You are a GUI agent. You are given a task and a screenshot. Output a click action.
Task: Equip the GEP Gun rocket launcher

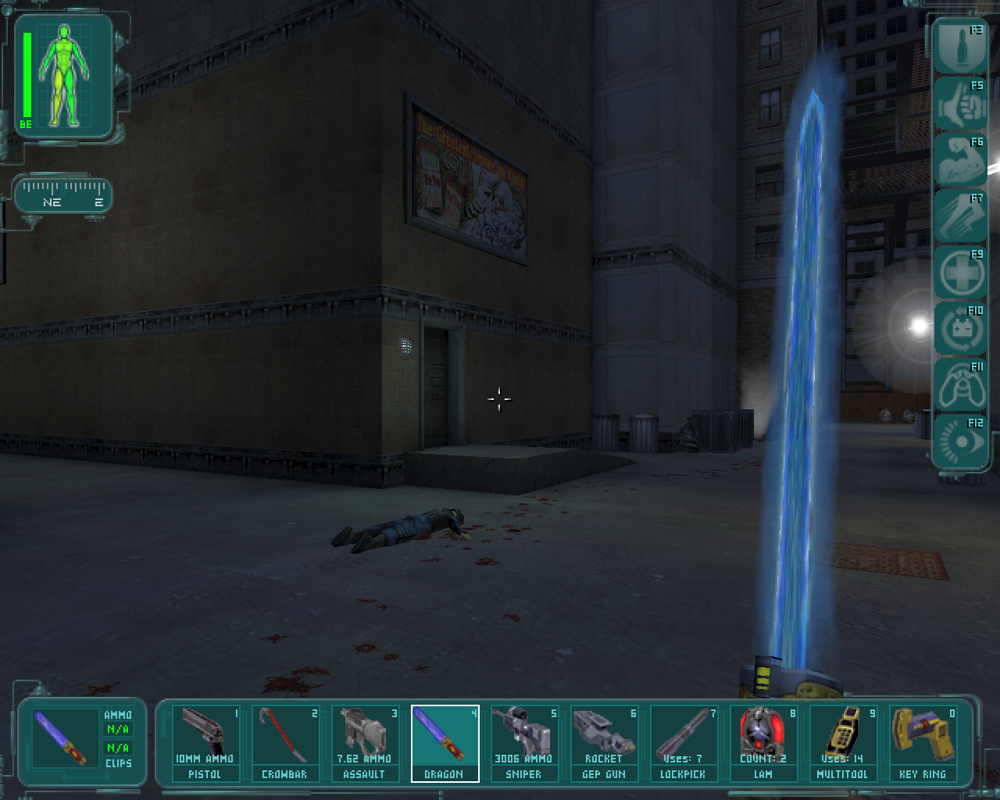coord(604,743)
